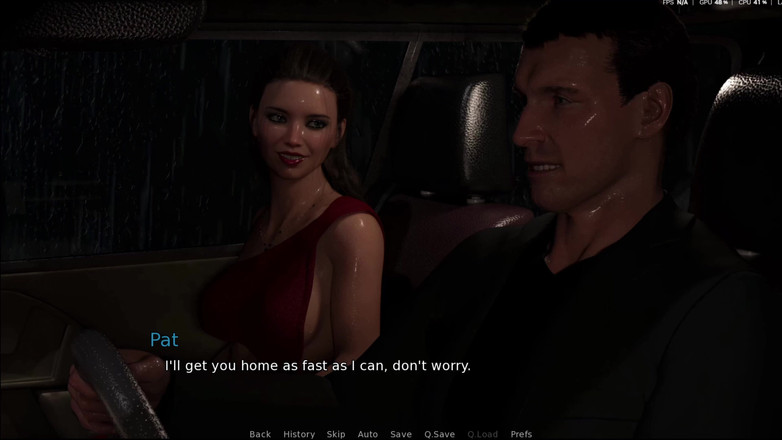
Task: Open the dialogue History log
Action: tap(299, 434)
